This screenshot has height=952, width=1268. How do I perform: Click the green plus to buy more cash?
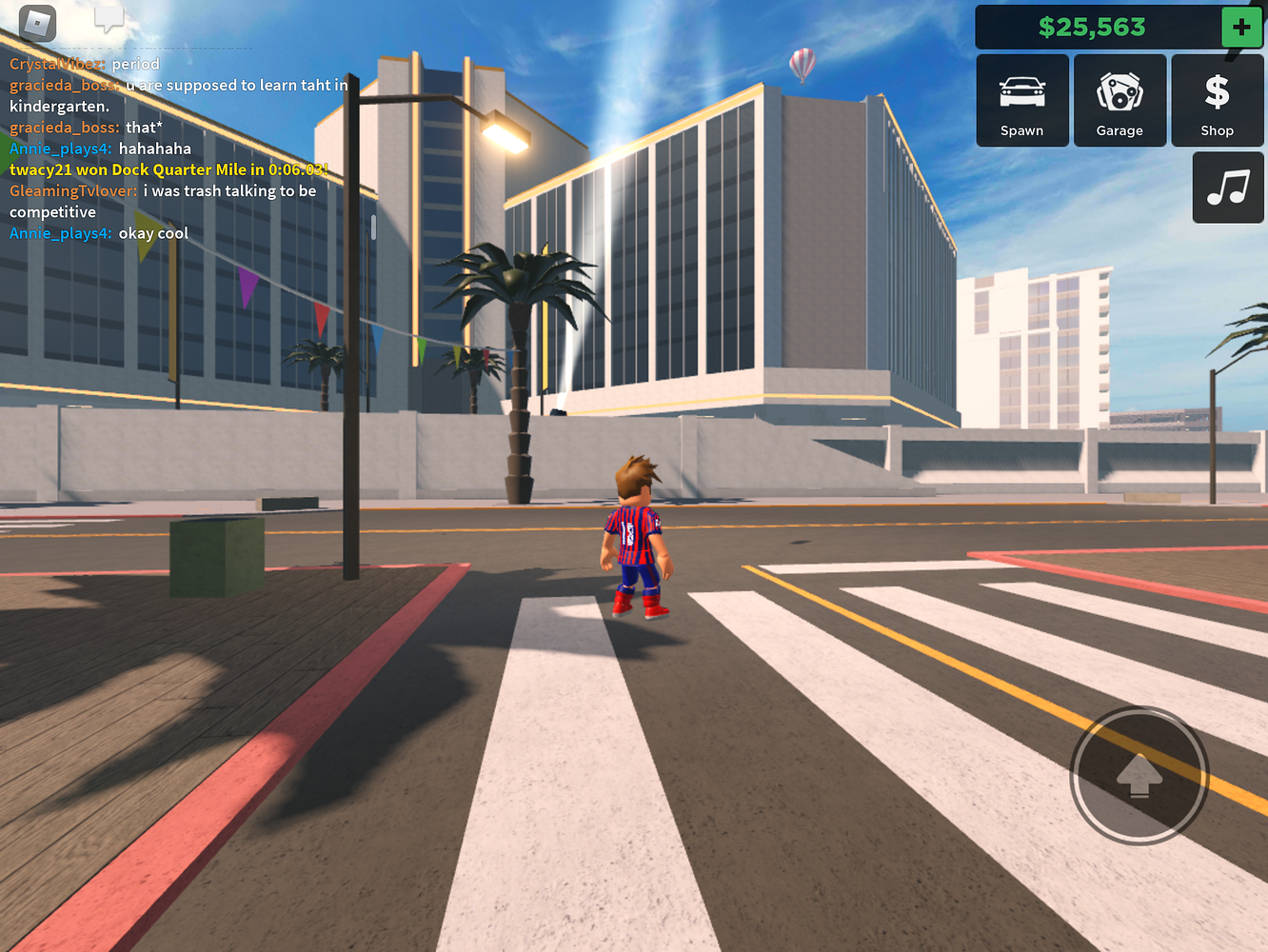pos(1241,27)
